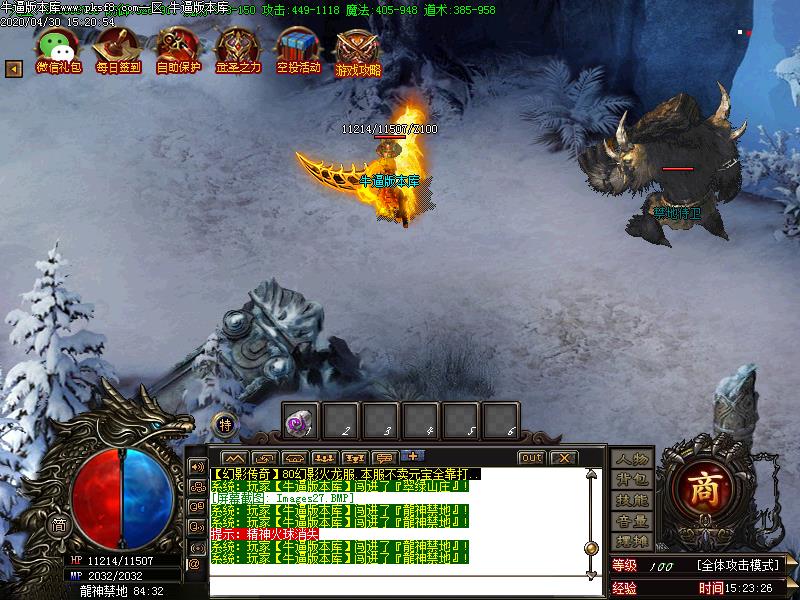Open the 游戏攻略 game guide
The width and height of the screenshot is (800, 600).
pos(358,49)
